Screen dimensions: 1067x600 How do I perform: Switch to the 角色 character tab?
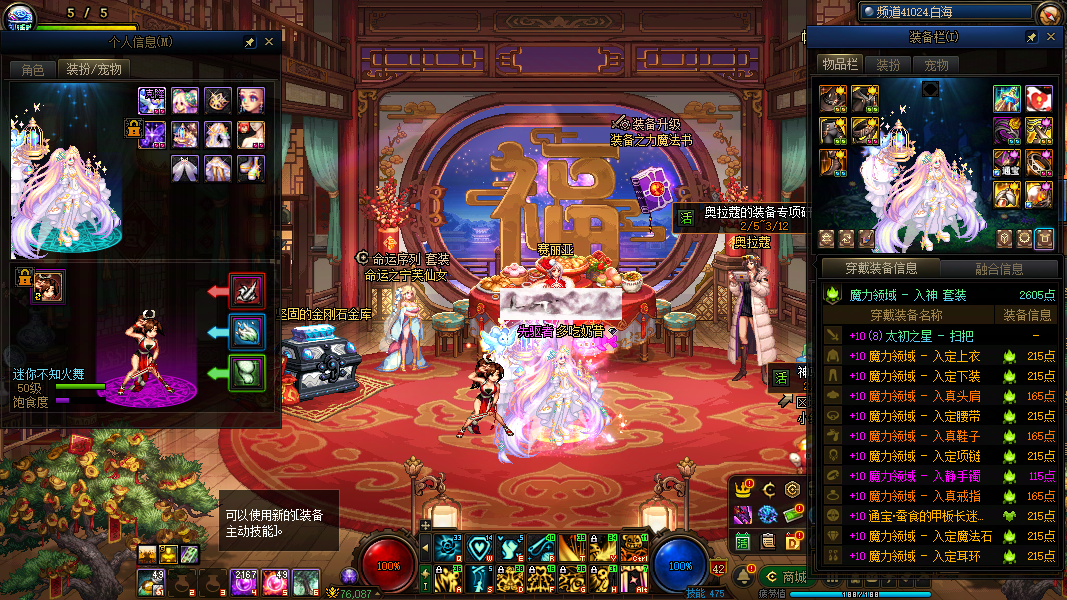(33, 70)
